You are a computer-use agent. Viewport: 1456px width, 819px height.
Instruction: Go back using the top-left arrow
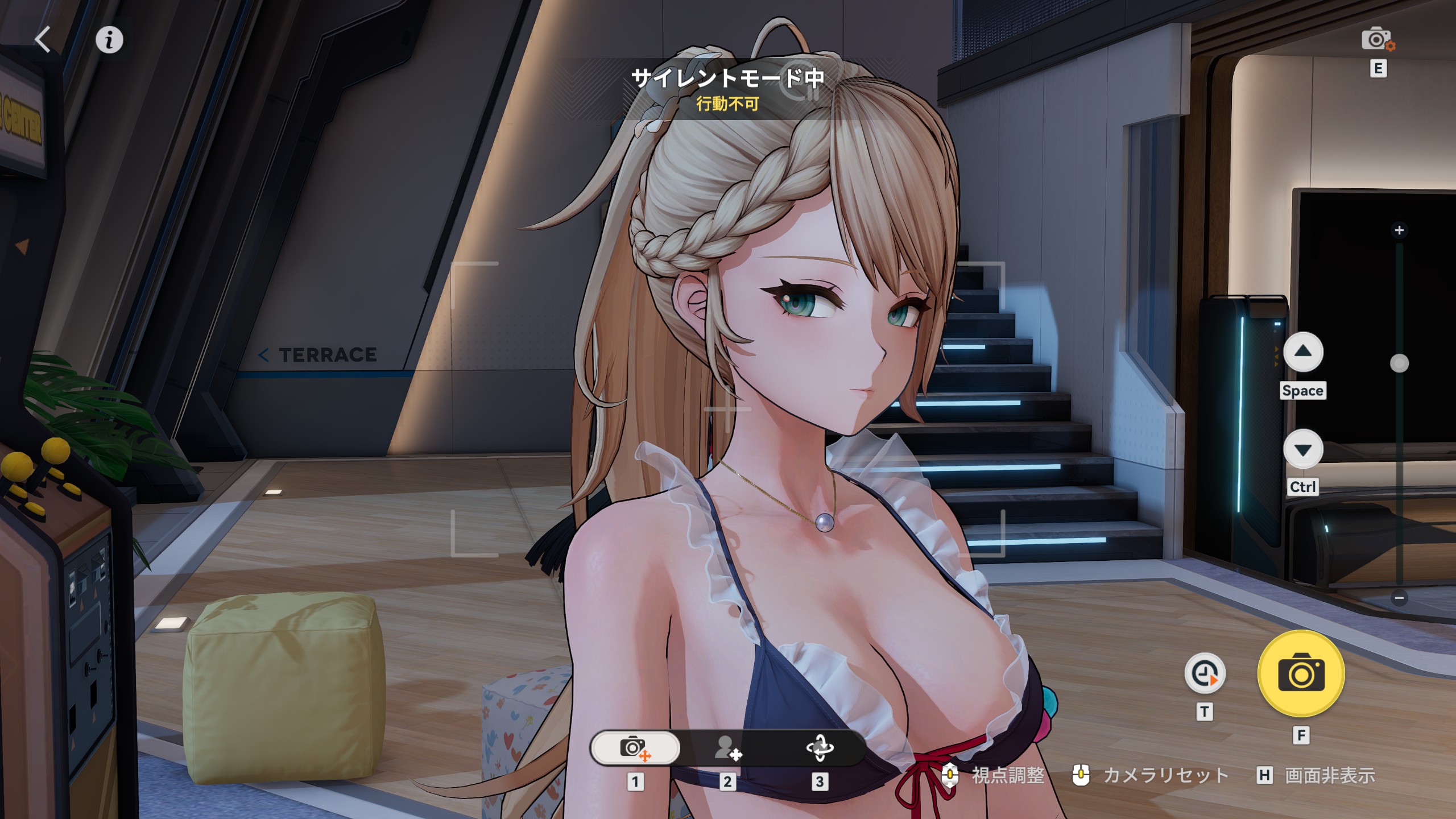pos(43,40)
